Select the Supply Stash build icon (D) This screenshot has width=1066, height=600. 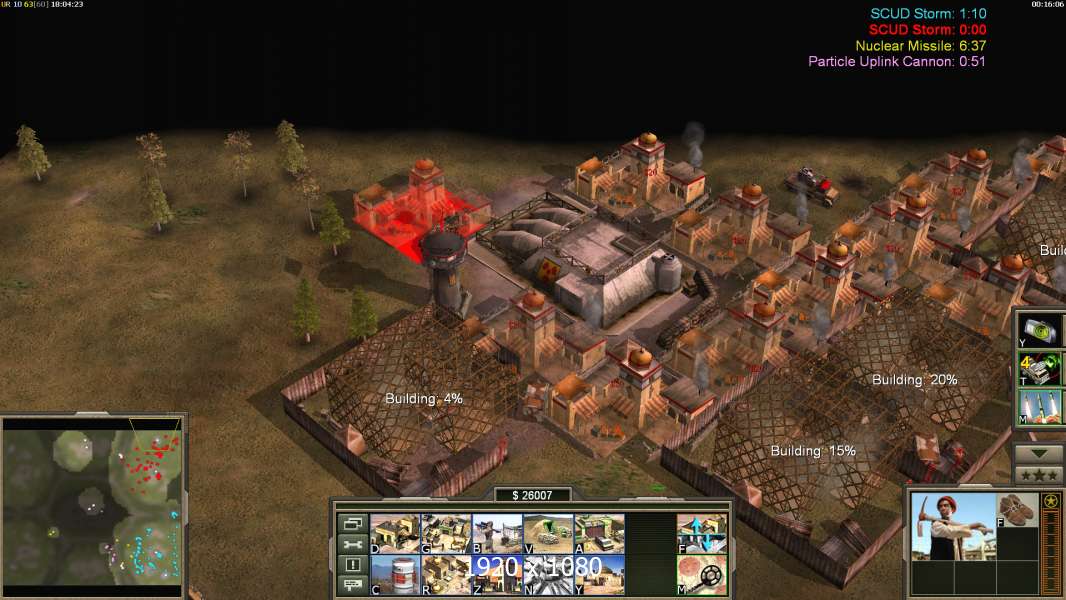coord(395,534)
